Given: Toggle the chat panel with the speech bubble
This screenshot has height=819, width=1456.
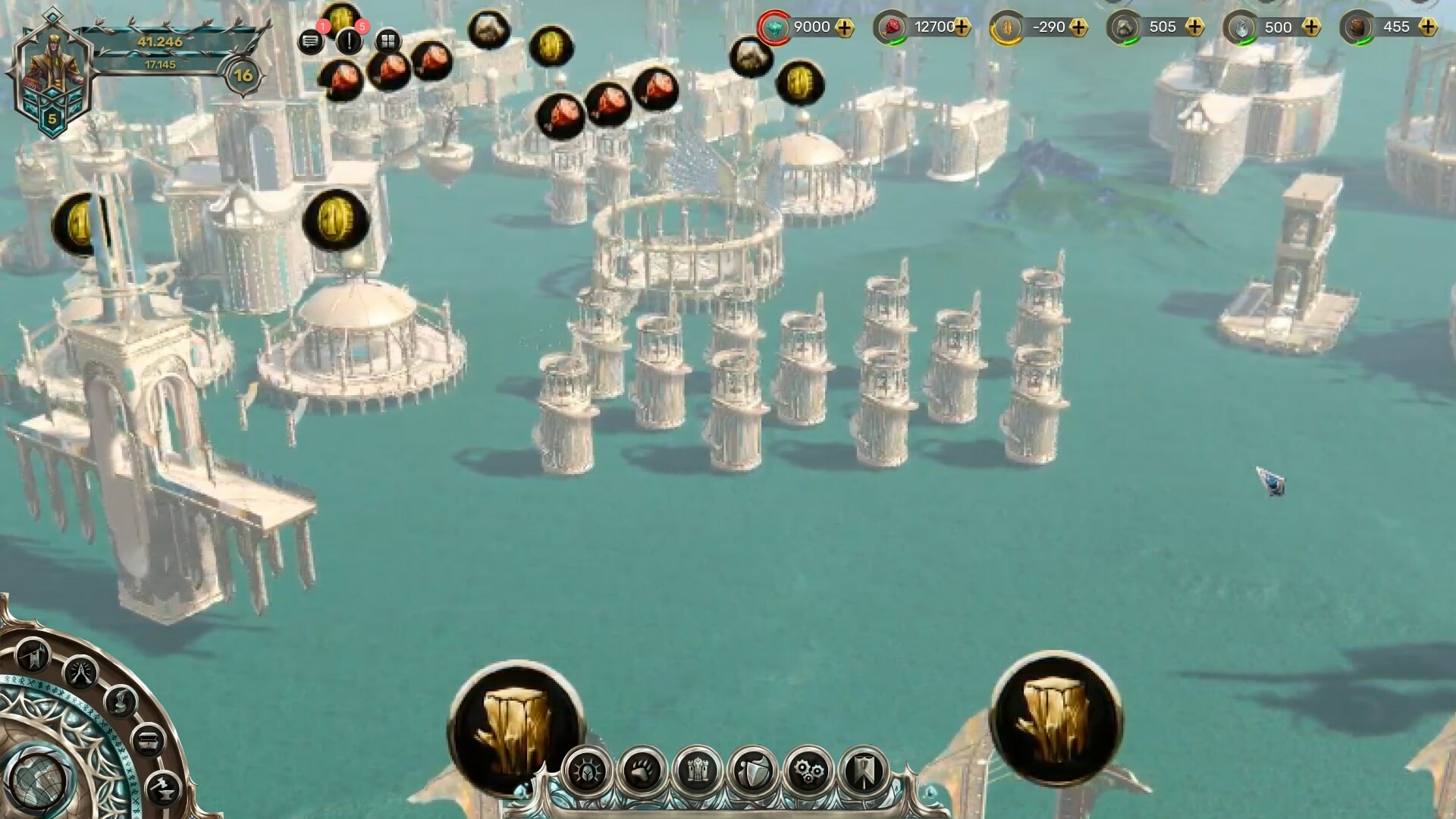Looking at the screenshot, I should tap(311, 42).
